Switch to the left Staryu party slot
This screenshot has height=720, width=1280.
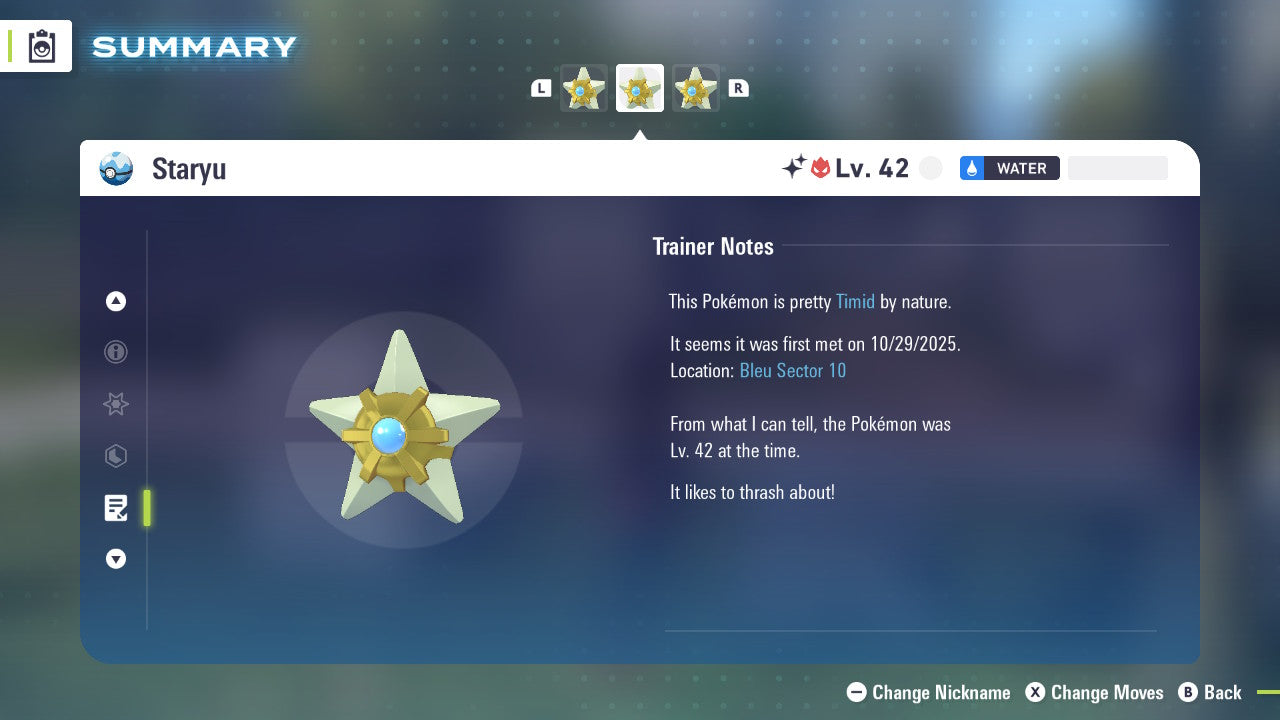coord(583,88)
